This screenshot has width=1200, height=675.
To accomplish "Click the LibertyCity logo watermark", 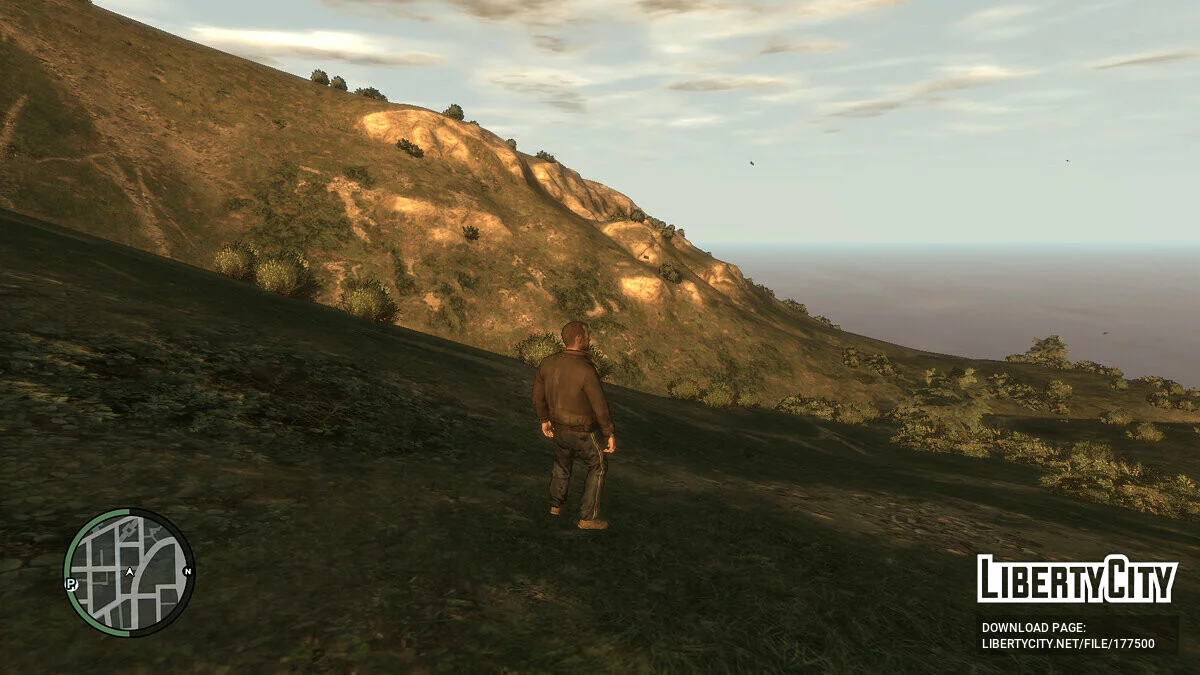I will [1077, 579].
